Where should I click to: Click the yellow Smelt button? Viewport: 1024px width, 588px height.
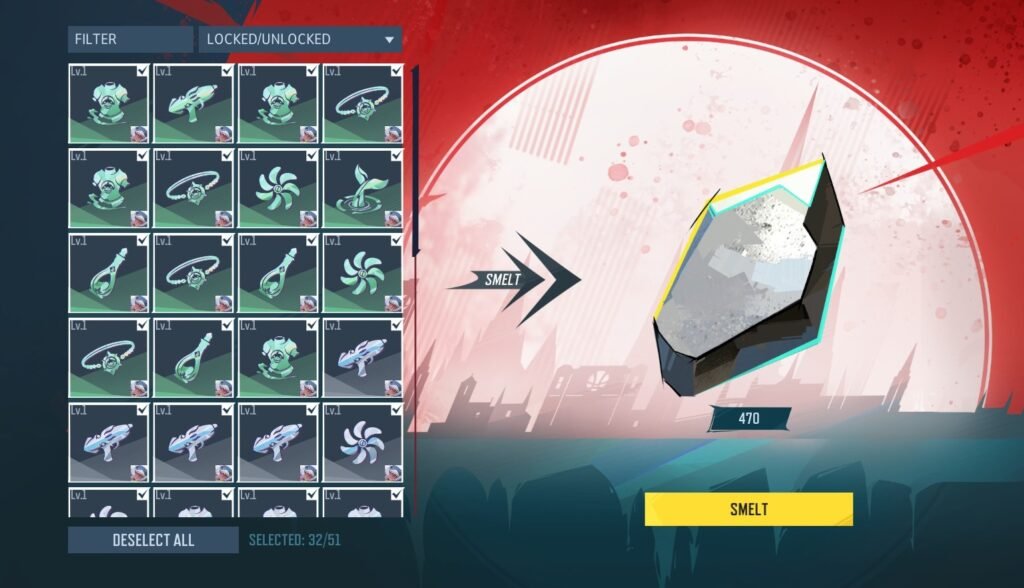tap(748, 509)
